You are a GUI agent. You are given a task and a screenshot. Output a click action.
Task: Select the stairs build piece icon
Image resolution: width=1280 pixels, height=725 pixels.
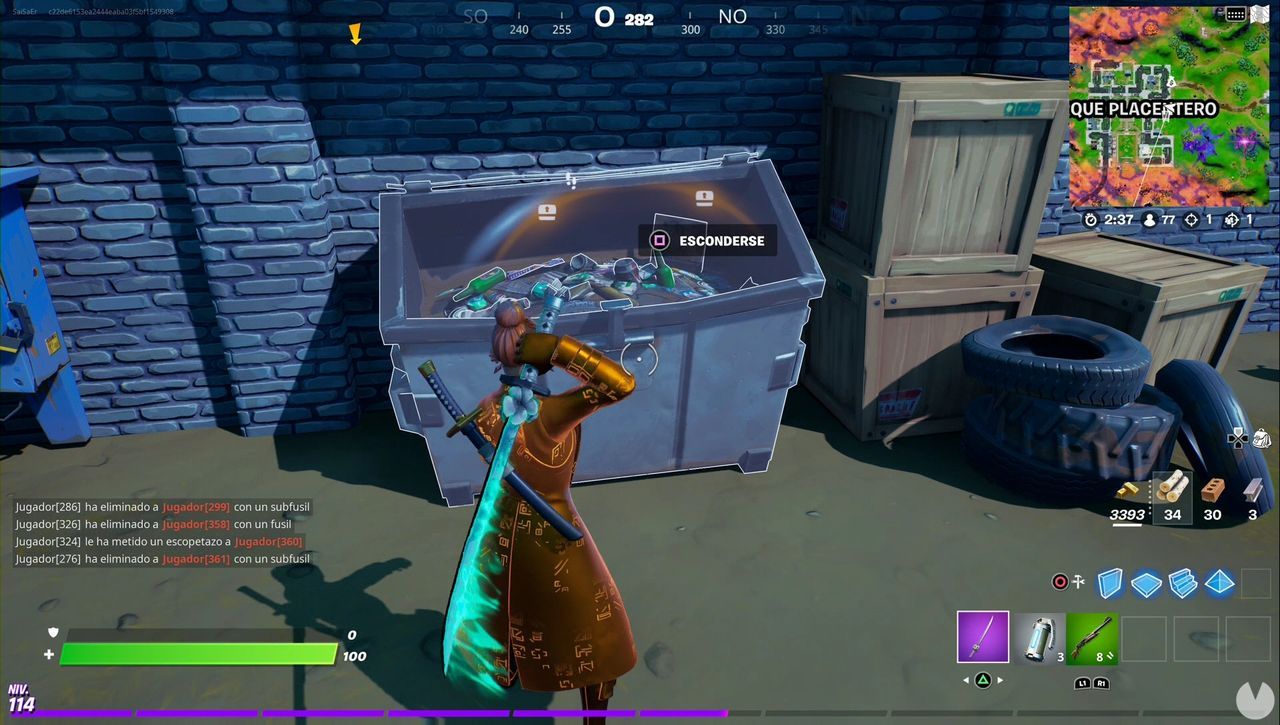pyautogui.click(x=1182, y=581)
